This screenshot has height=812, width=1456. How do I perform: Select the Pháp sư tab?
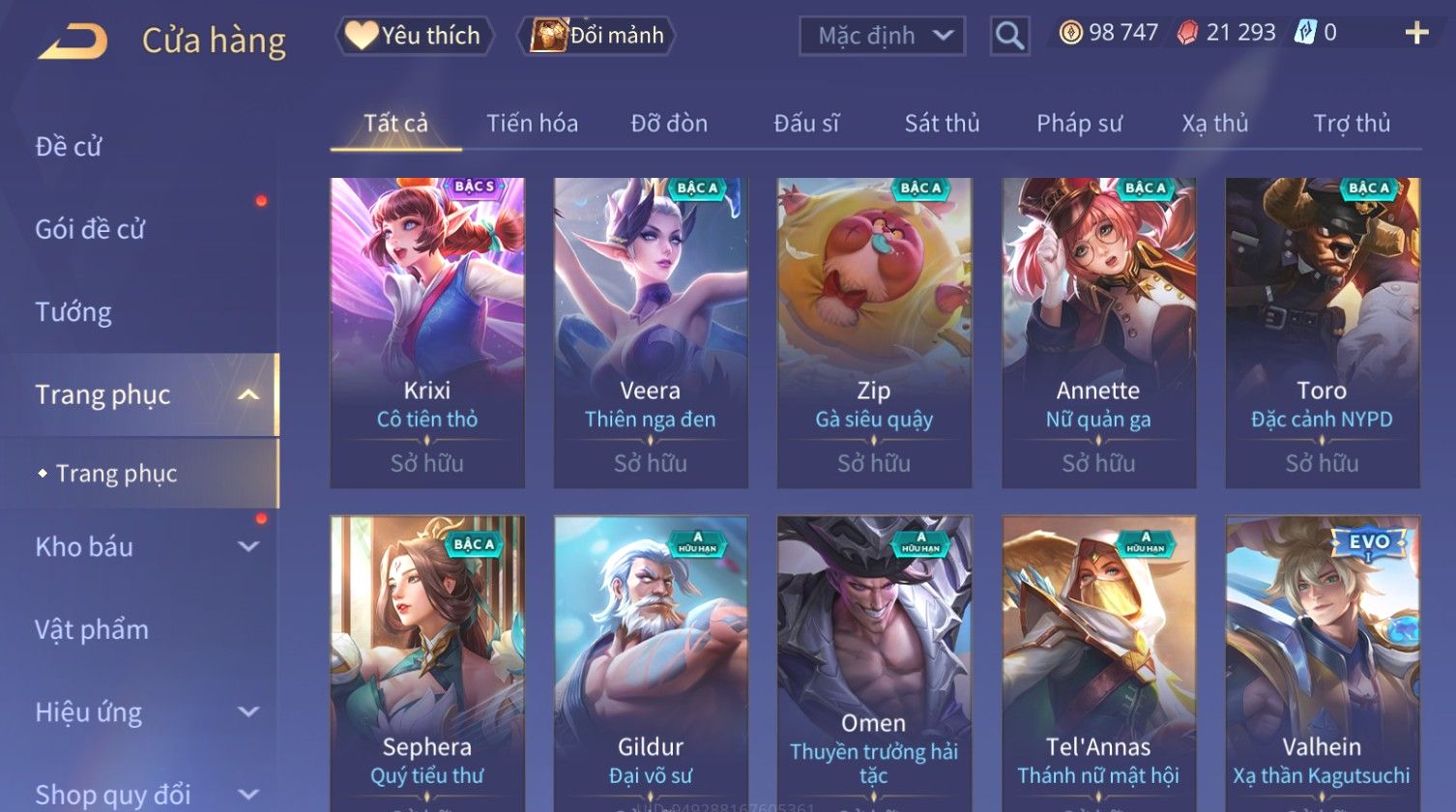coord(1079,124)
